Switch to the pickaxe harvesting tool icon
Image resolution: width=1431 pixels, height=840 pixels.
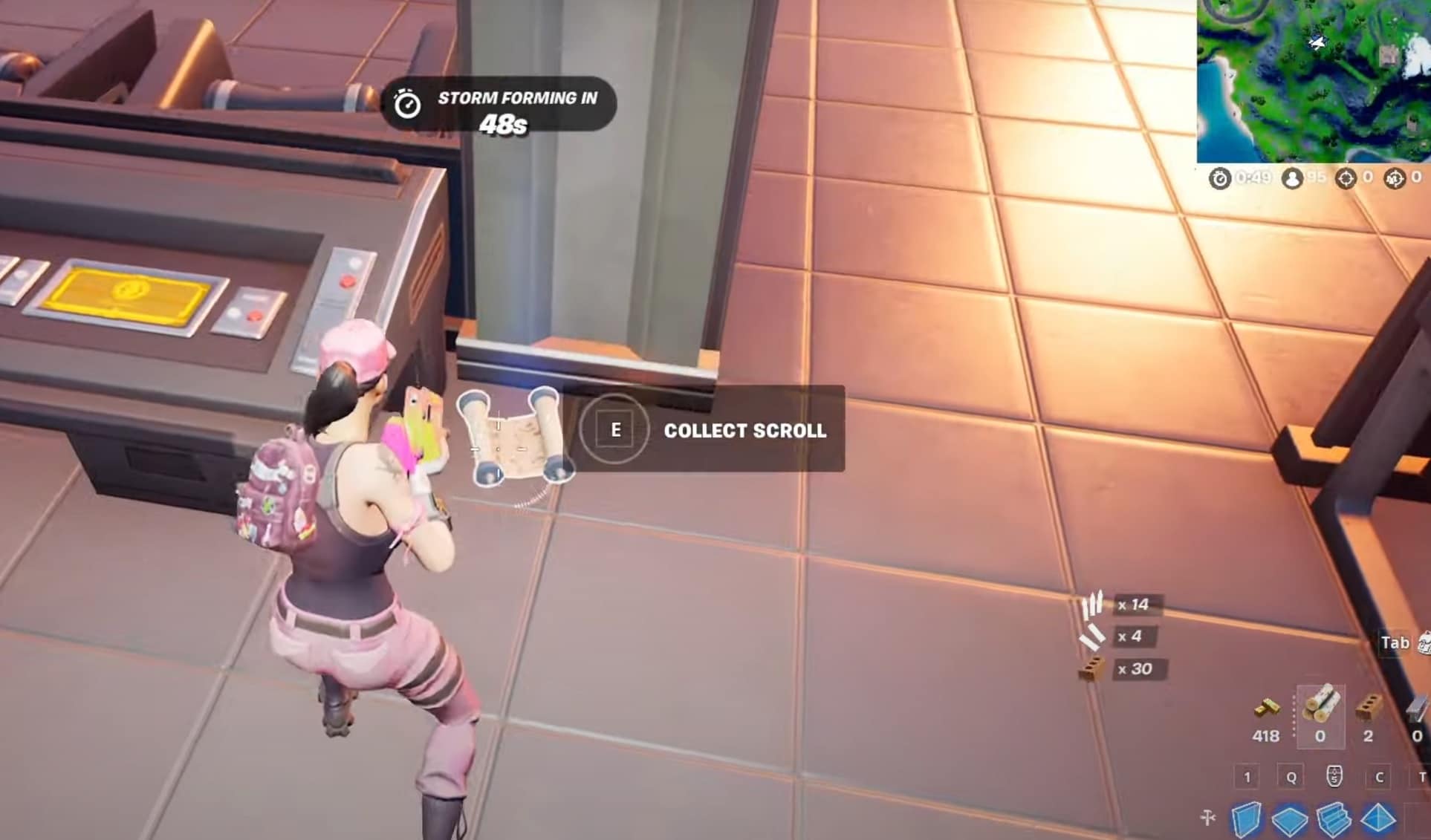1208,818
